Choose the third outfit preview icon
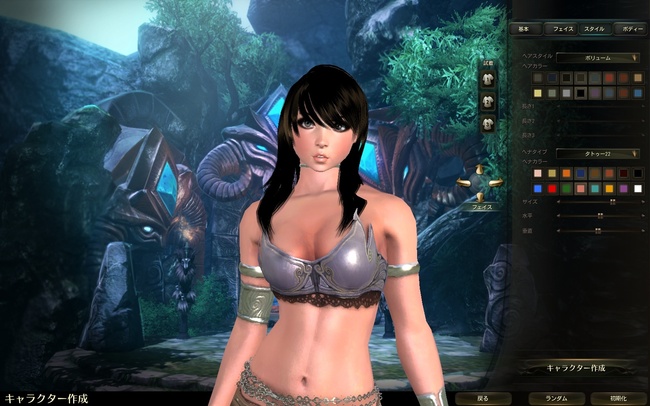 point(488,124)
